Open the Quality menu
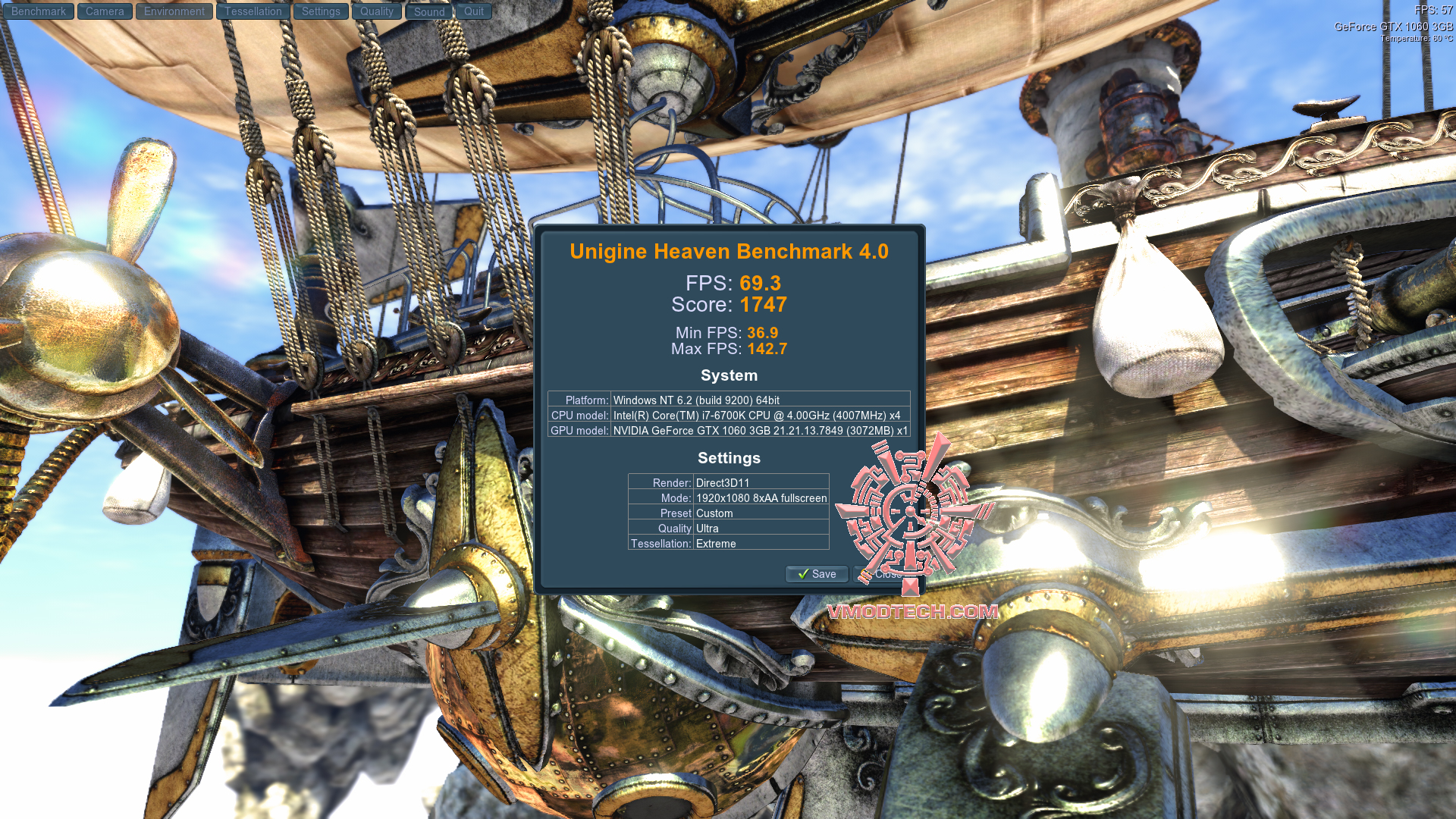The image size is (1456, 819). coord(376,11)
